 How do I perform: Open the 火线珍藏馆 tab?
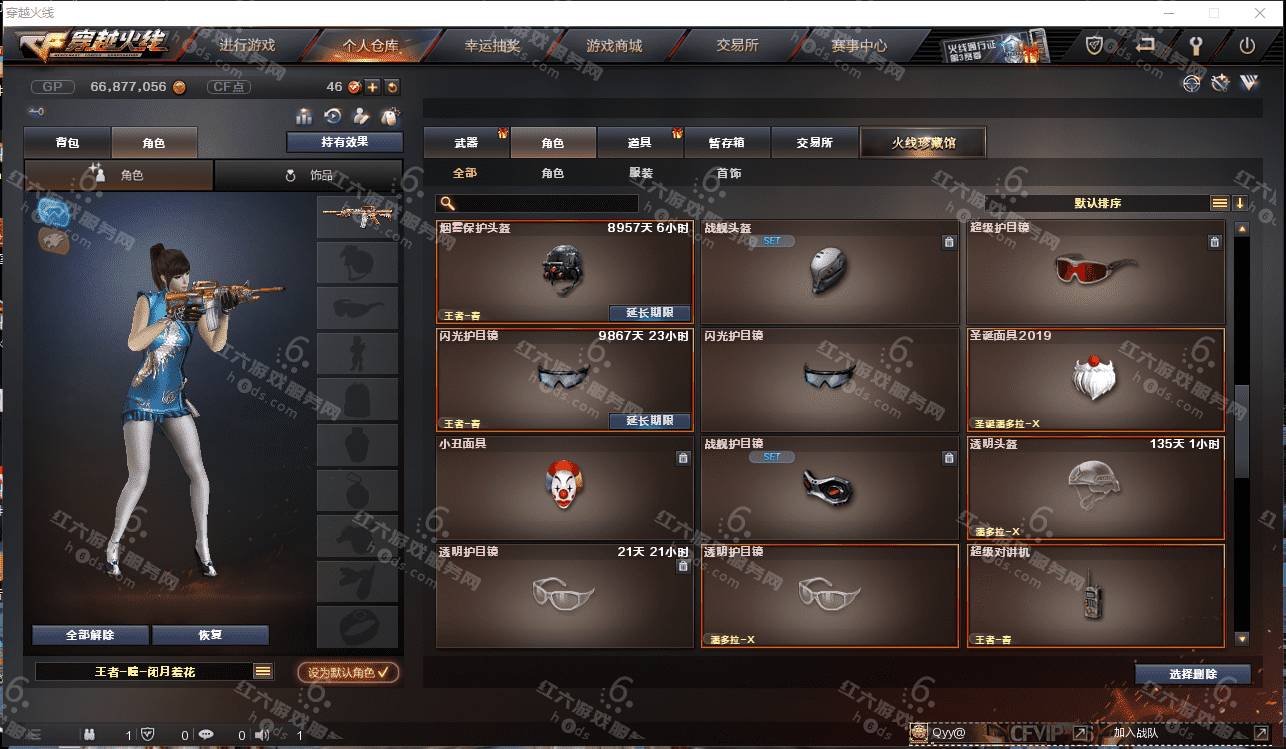point(923,143)
